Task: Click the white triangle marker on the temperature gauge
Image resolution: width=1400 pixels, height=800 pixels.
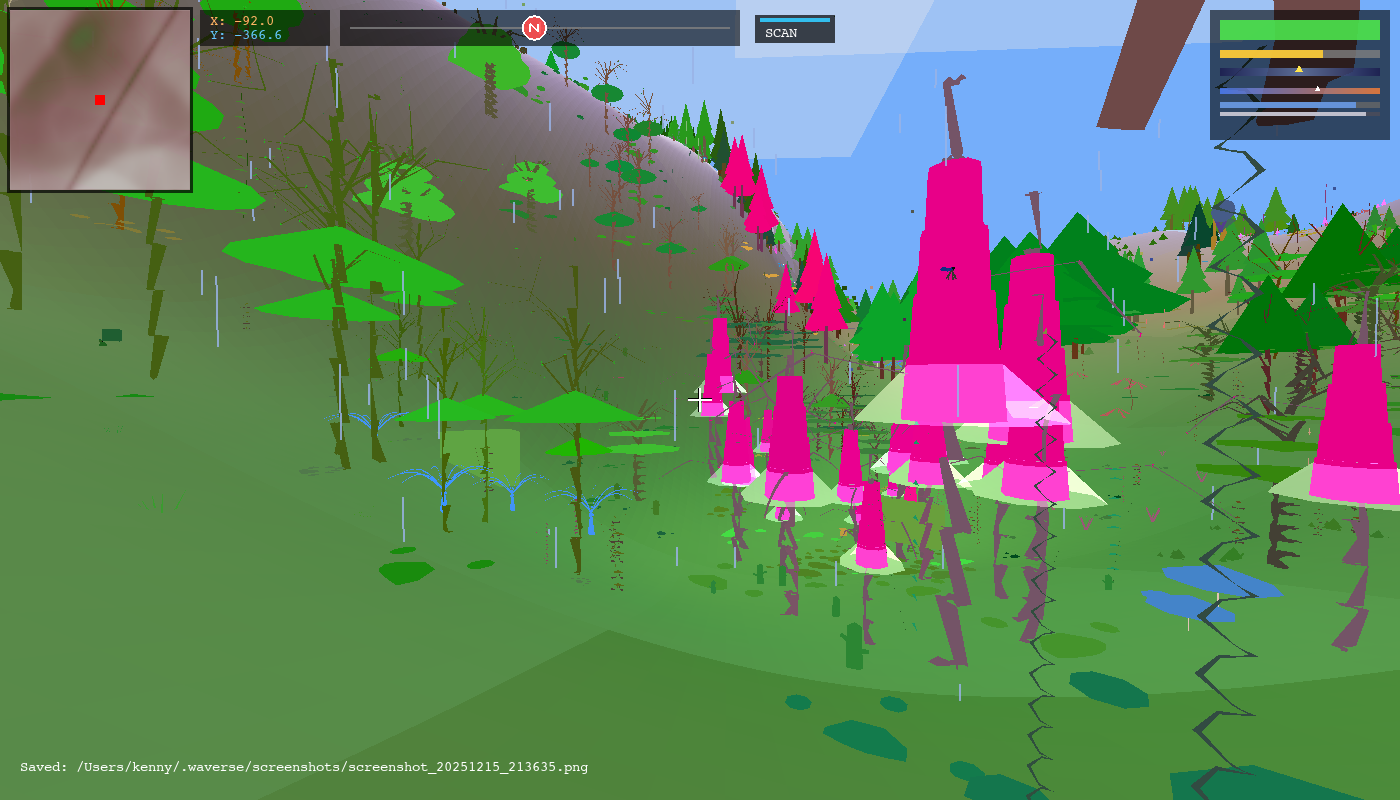Action: [1316, 86]
